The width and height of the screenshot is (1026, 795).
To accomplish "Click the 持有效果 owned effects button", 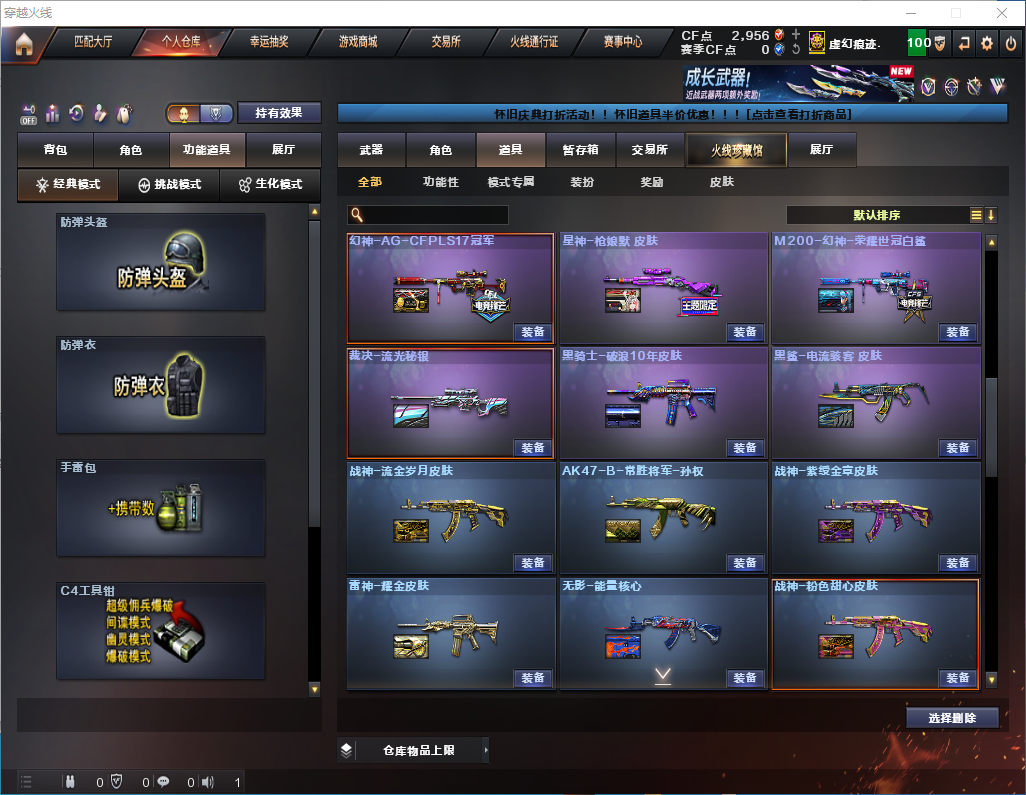I will pyautogui.click(x=279, y=113).
